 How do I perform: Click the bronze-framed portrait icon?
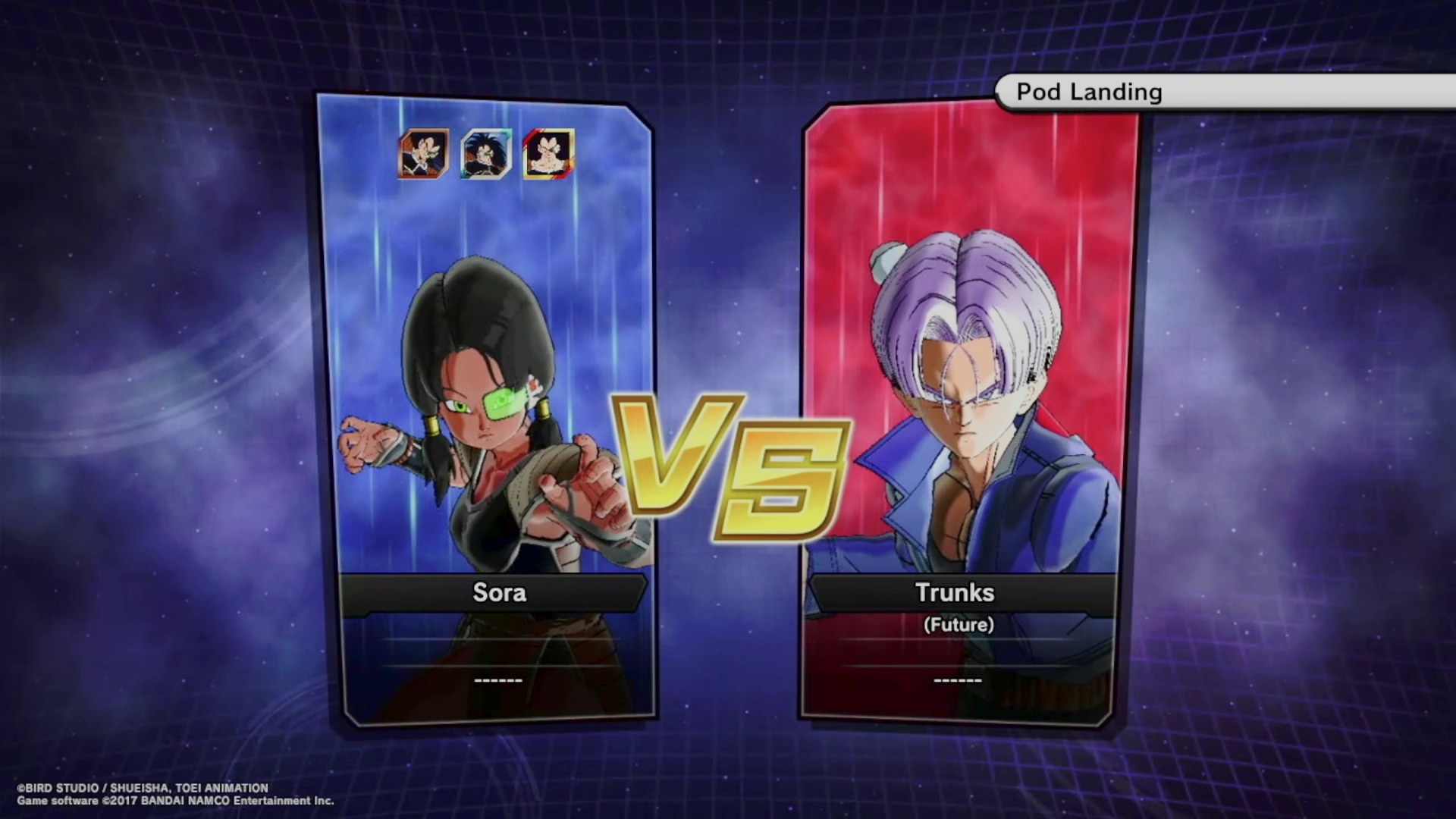point(424,154)
